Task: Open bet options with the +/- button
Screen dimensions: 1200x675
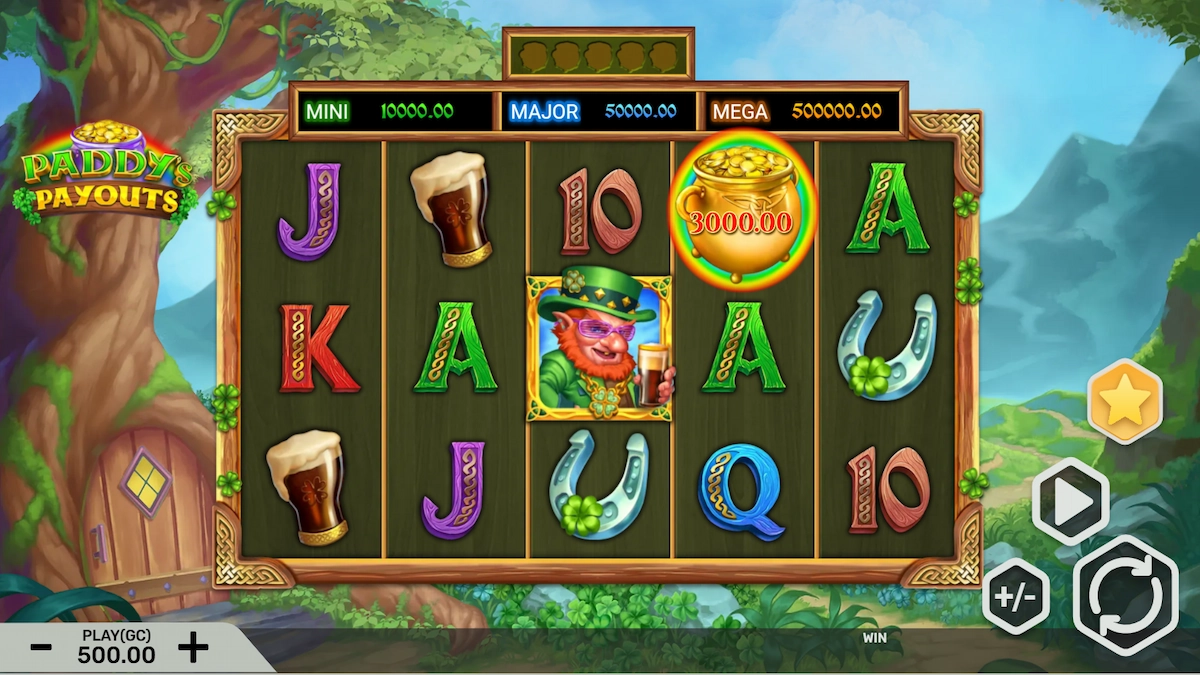Action: (x=1016, y=597)
